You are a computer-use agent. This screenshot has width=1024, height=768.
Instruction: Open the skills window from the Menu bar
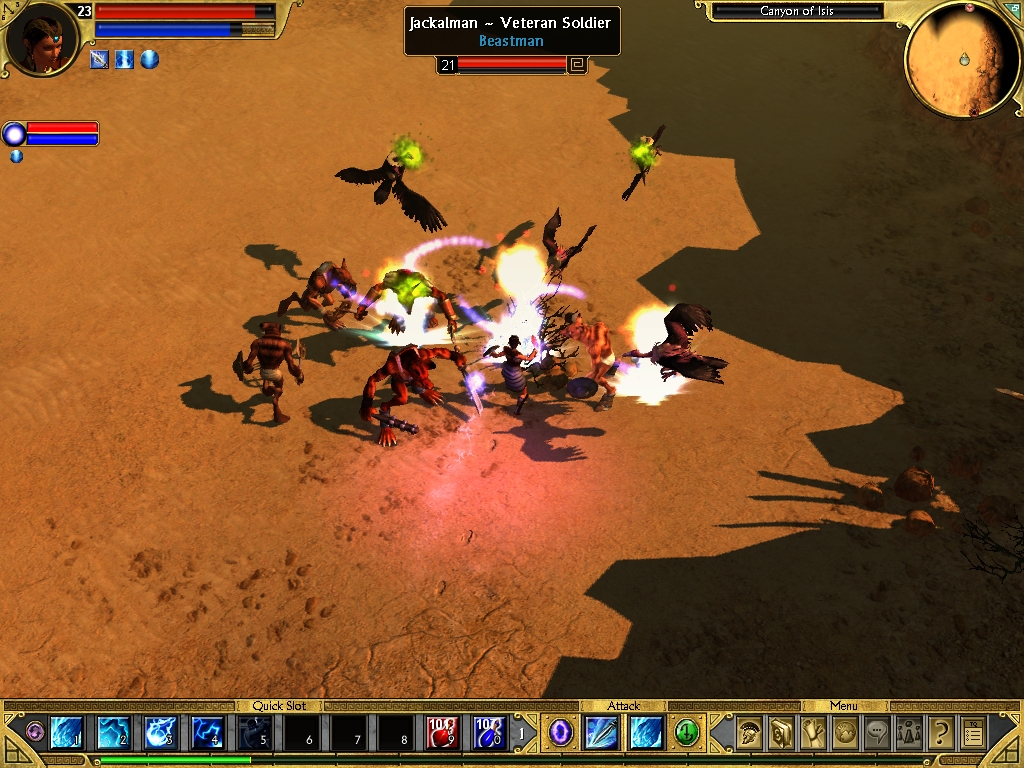[x=780, y=734]
